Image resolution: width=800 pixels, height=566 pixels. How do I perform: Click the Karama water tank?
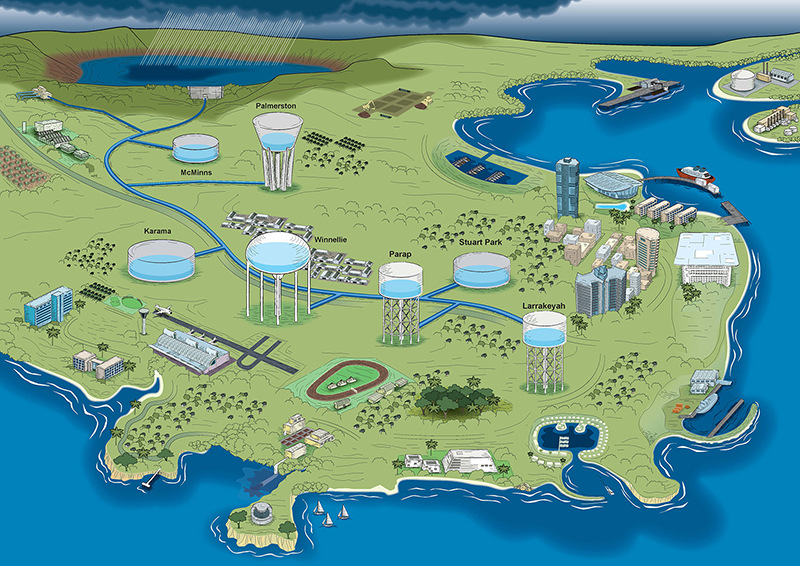(160, 262)
